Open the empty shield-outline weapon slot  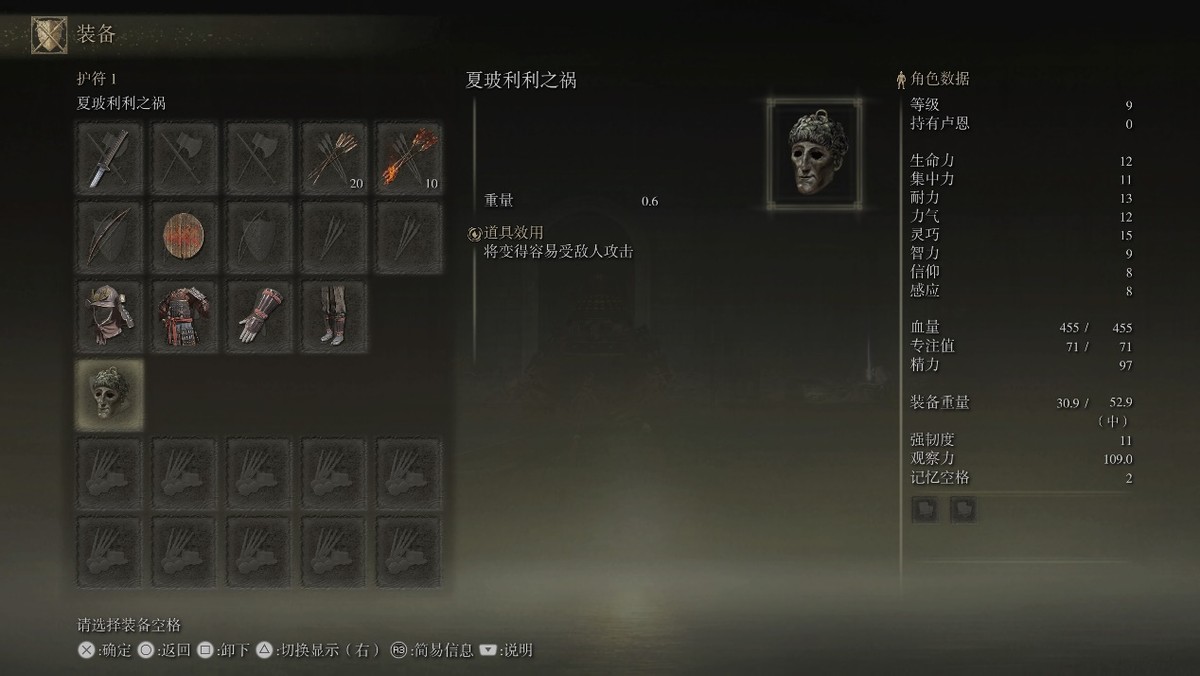tap(259, 235)
